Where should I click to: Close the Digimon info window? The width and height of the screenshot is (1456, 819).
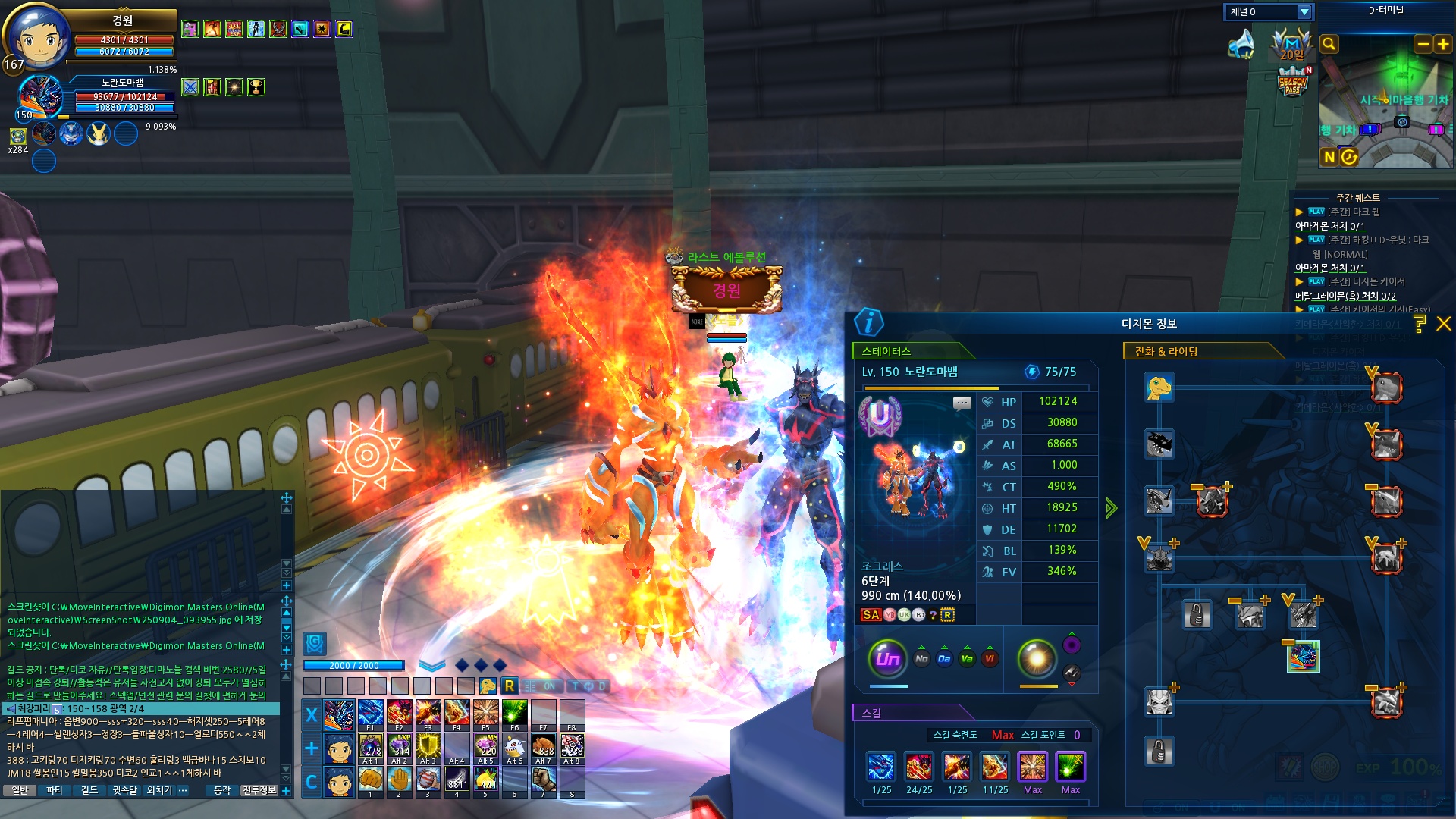point(1444,324)
